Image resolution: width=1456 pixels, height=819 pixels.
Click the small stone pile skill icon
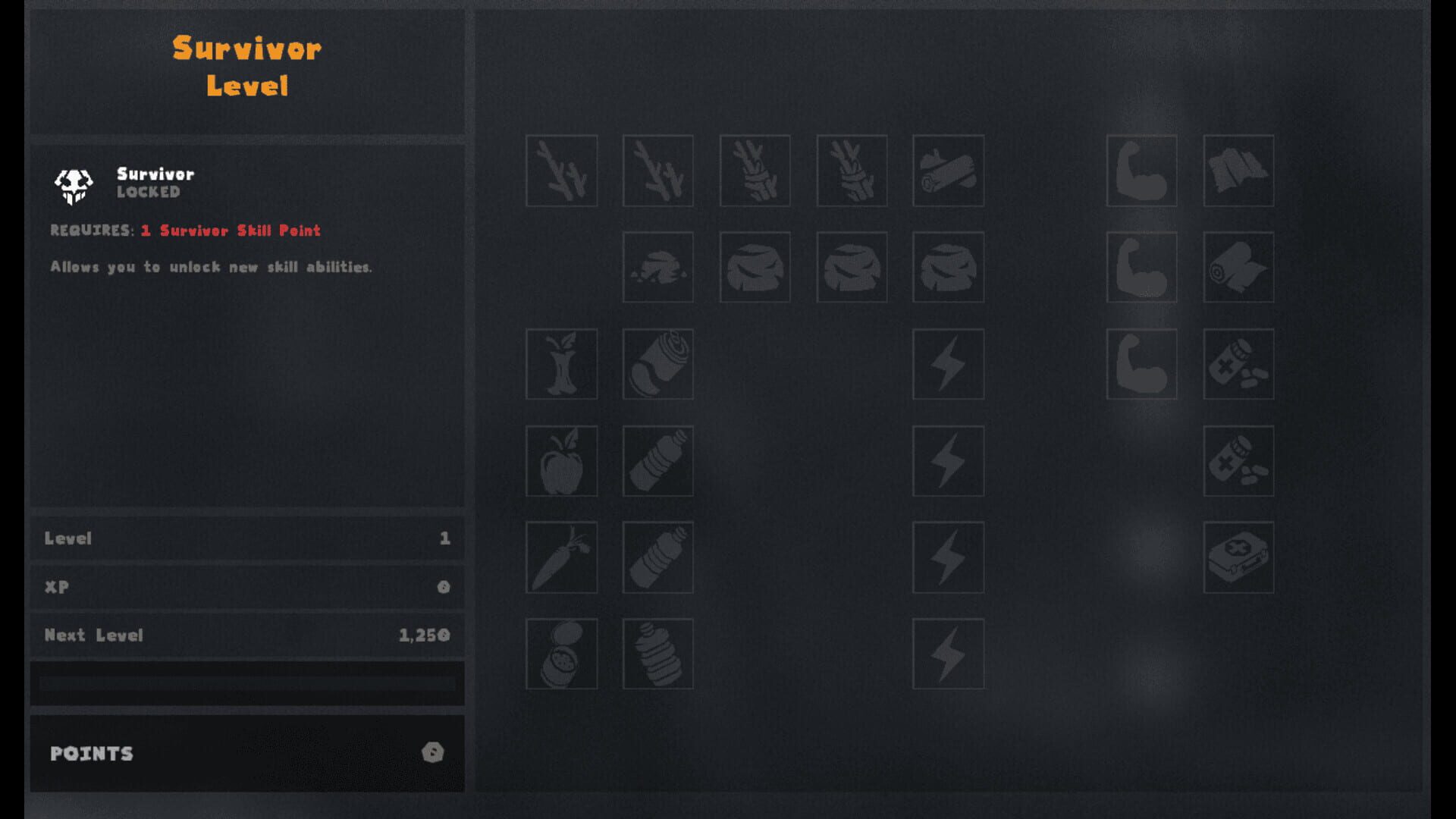(x=657, y=268)
